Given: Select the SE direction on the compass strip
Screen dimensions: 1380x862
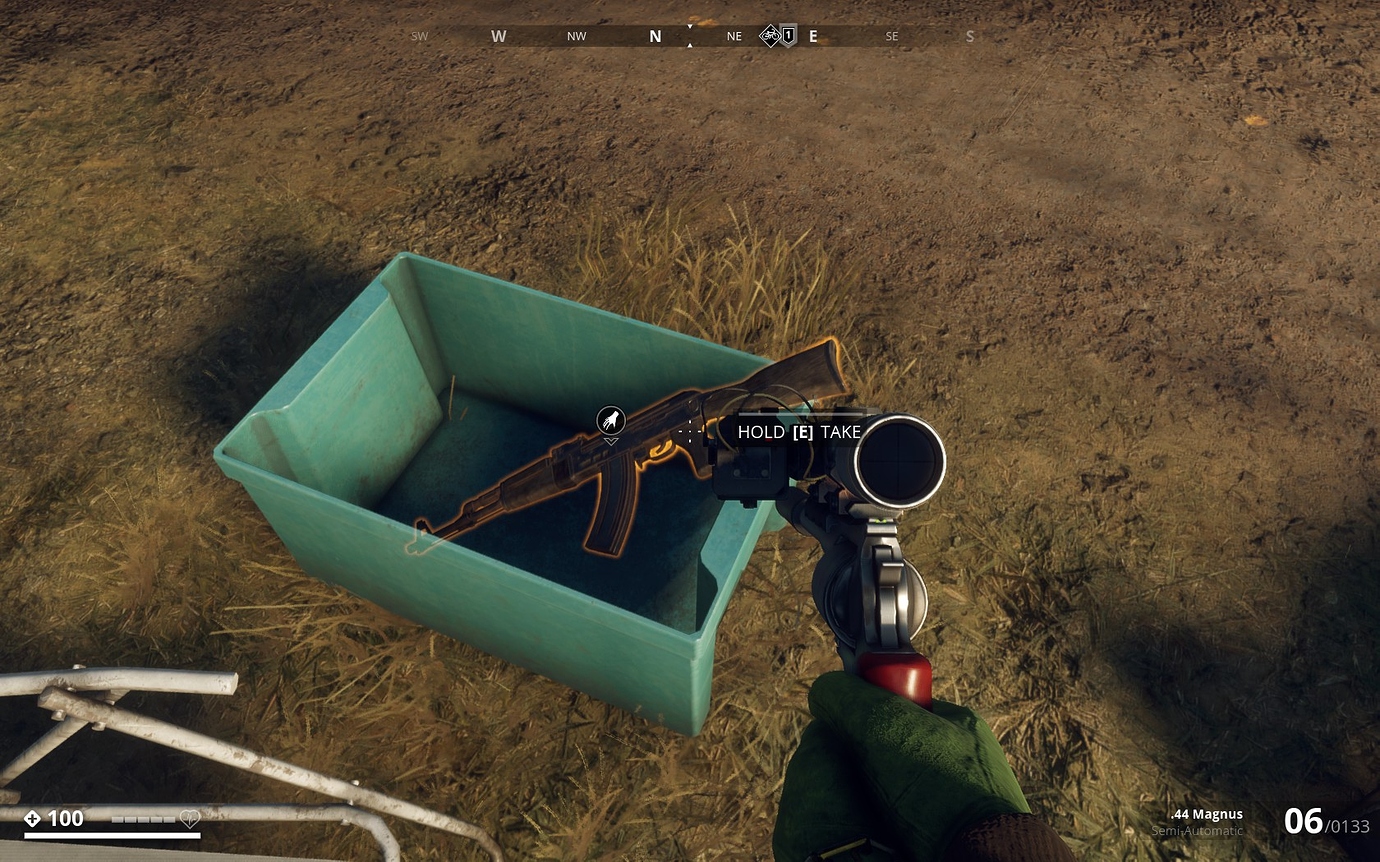Looking at the screenshot, I should [x=891, y=36].
